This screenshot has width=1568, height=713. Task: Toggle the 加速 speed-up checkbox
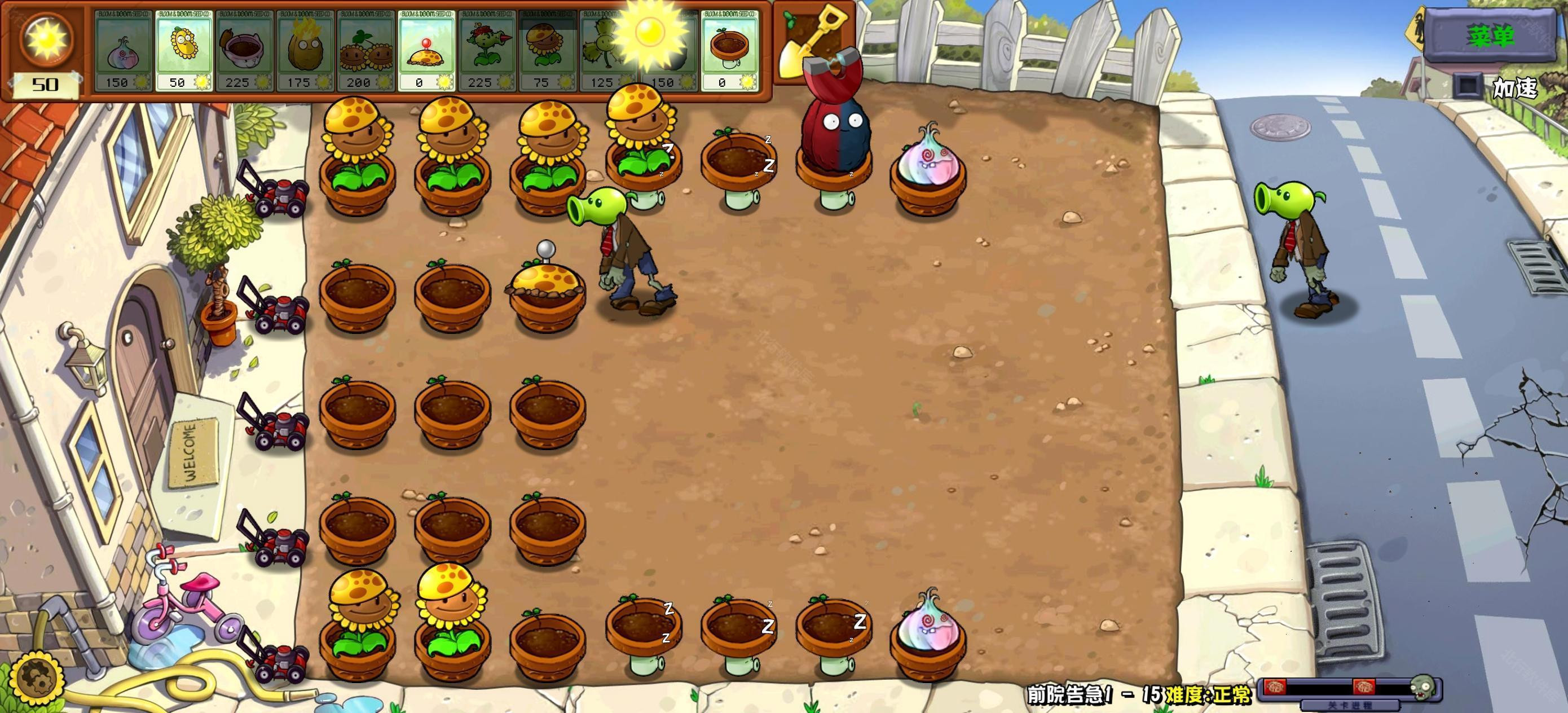1468,85
